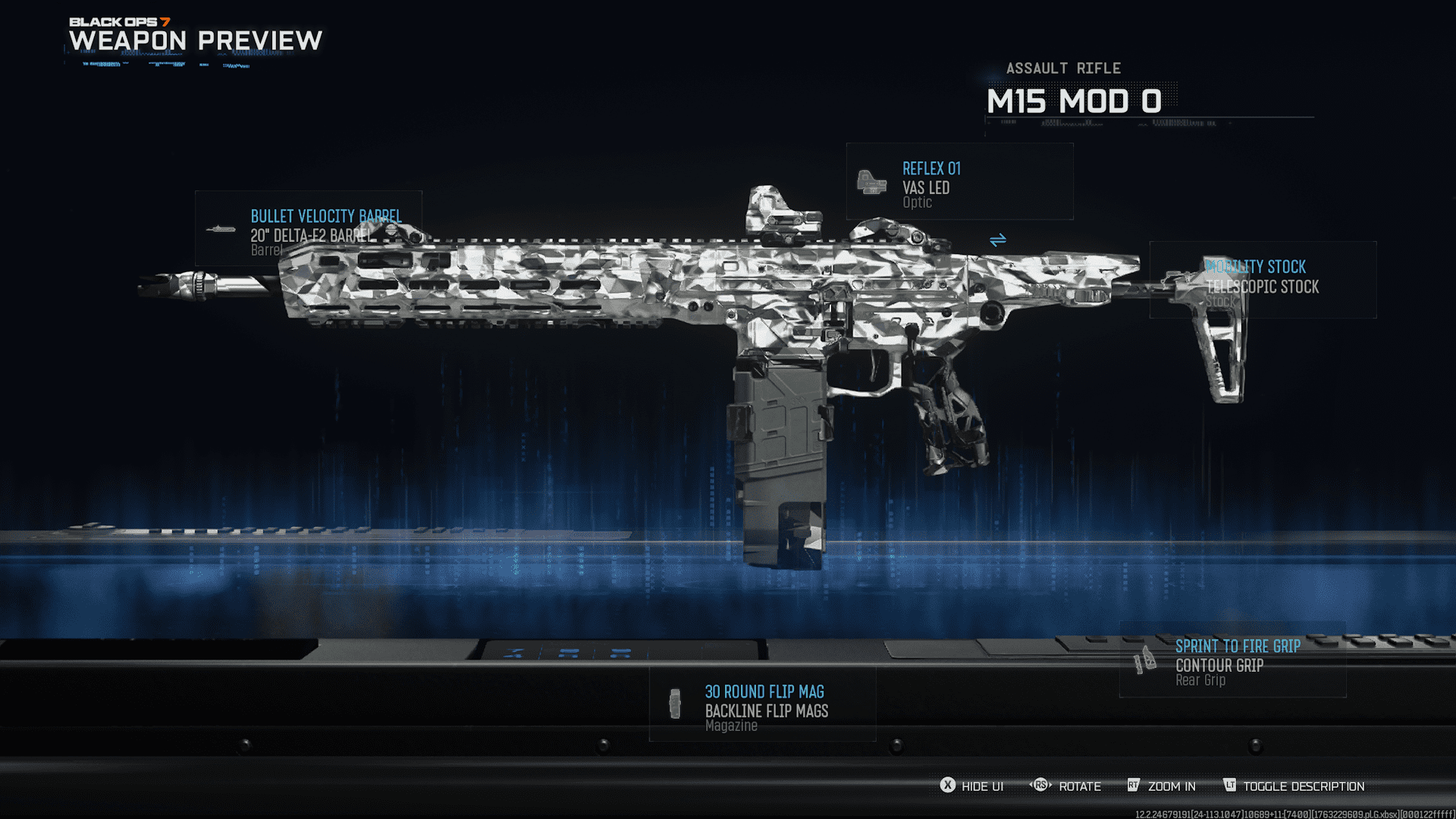
Task: Open the 30 Round Flip Mag magazine card
Action: point(762,704)
